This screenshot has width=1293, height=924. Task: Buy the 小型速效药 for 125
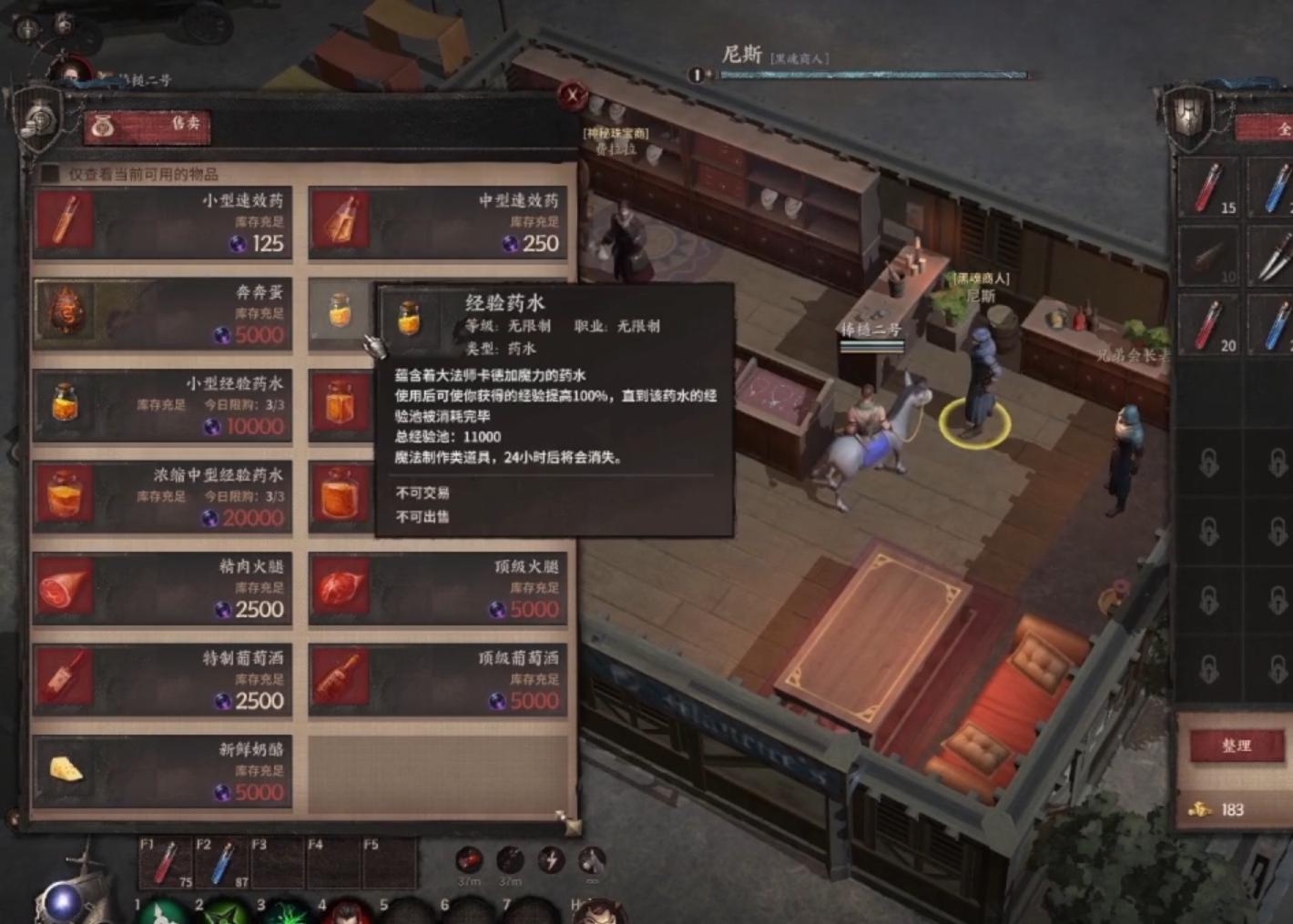click(x=162, y=223)
